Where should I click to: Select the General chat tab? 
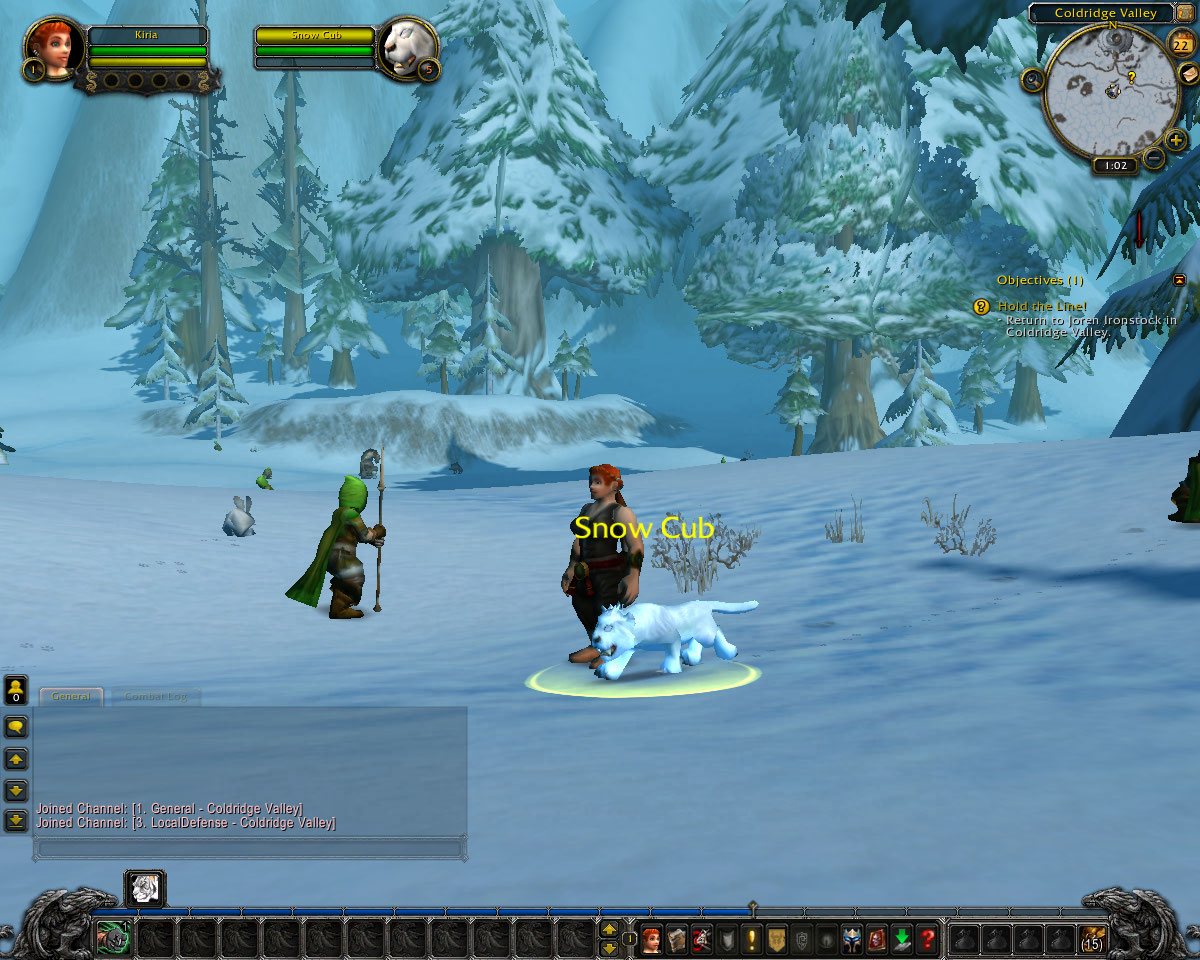[x=71, y=696]
